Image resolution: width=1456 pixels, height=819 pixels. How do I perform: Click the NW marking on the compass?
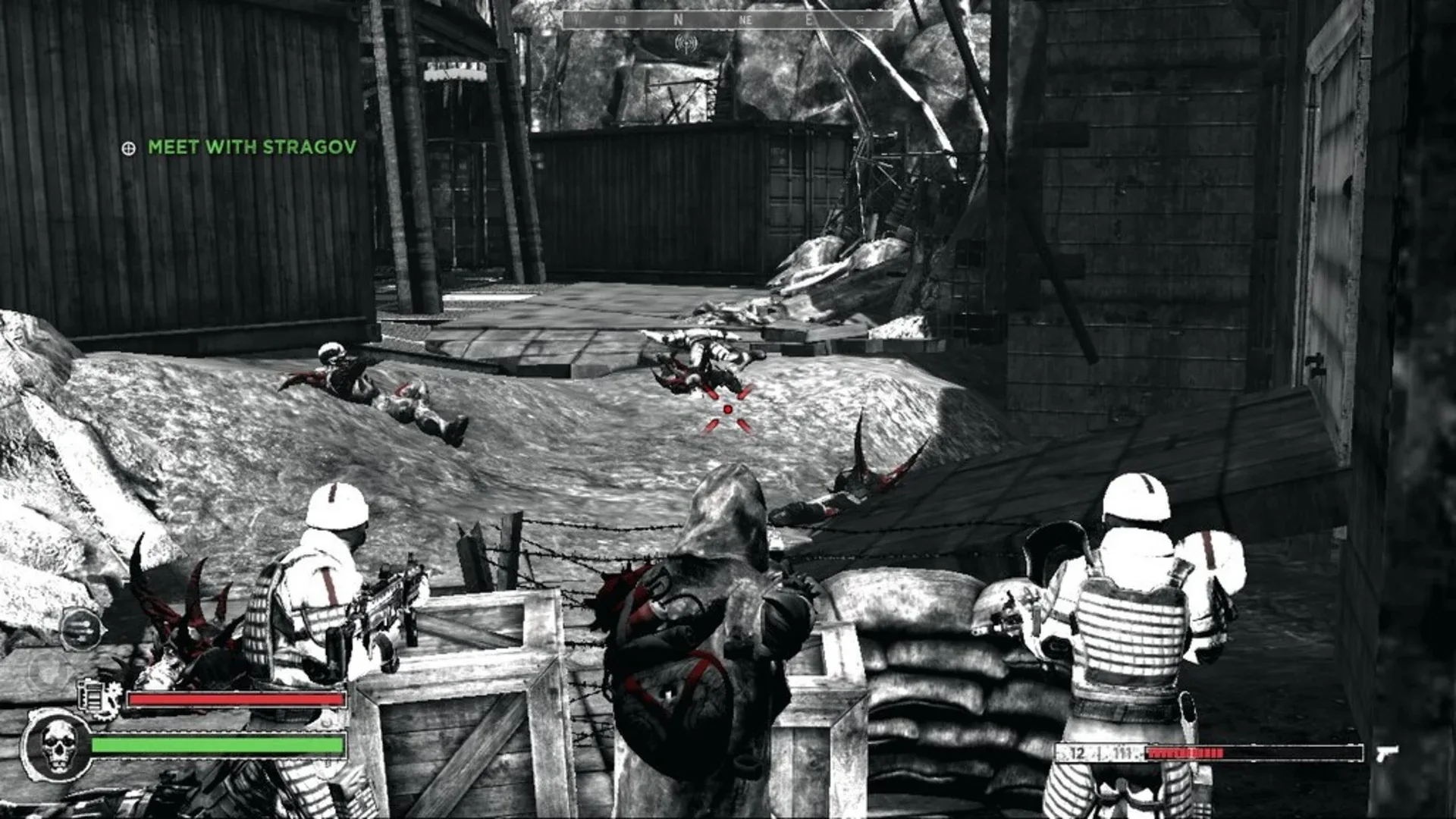620,19
